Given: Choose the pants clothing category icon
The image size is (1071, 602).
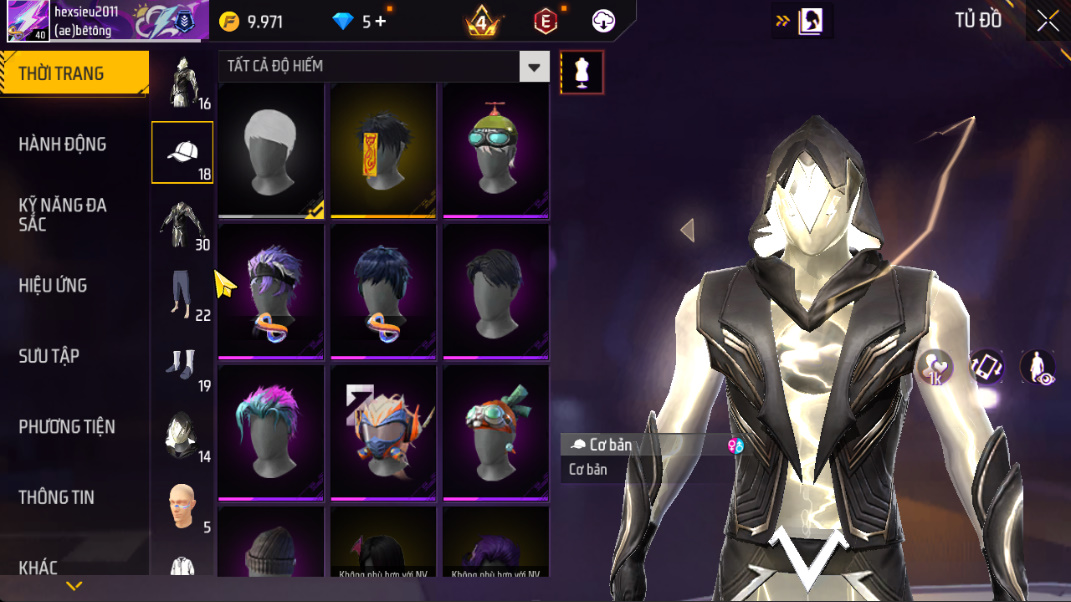Looking at the screenshot, I should [182, 295].
